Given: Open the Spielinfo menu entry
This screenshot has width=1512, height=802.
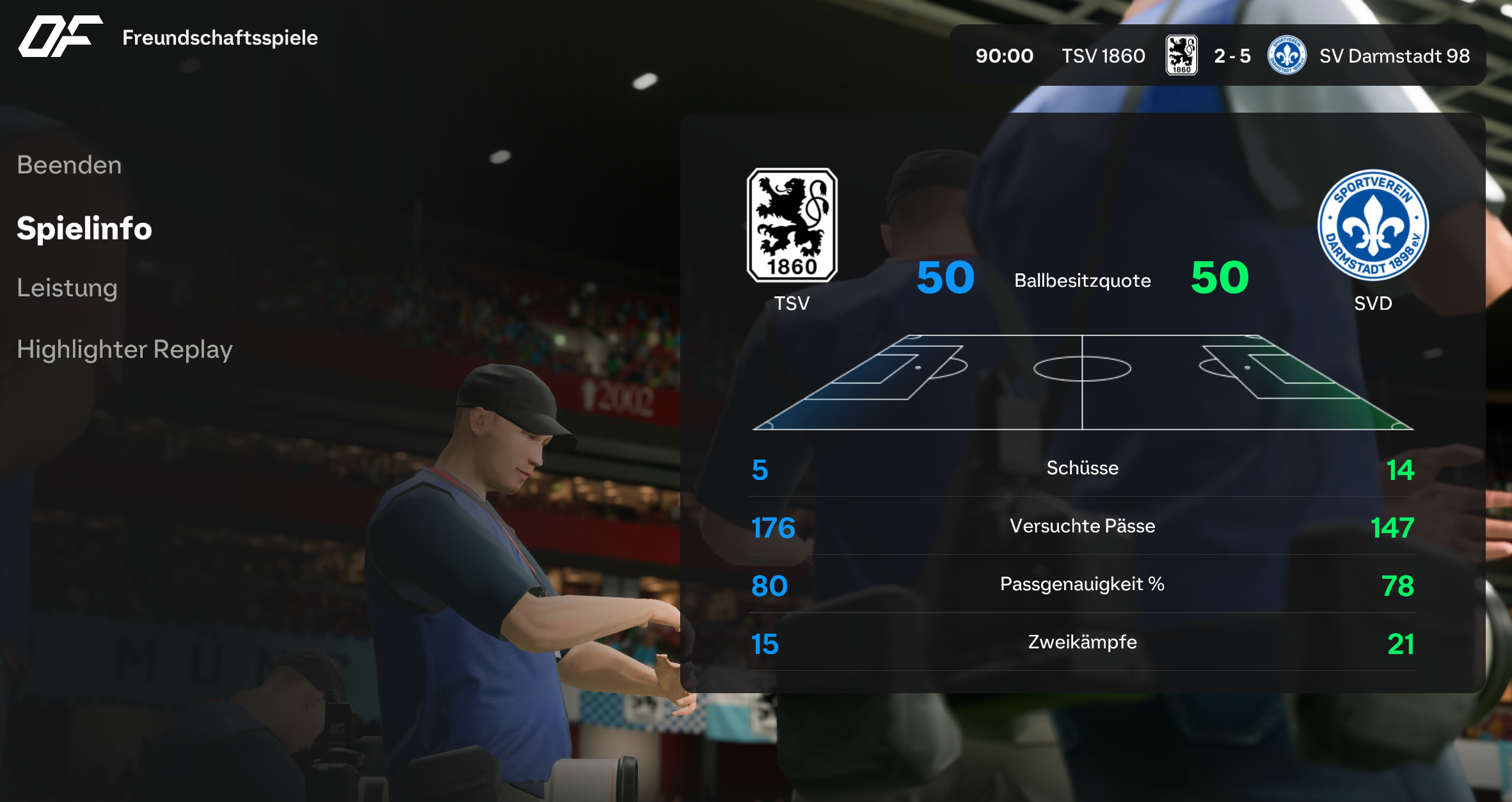Looking at the screenshot, I should (84, 229).
